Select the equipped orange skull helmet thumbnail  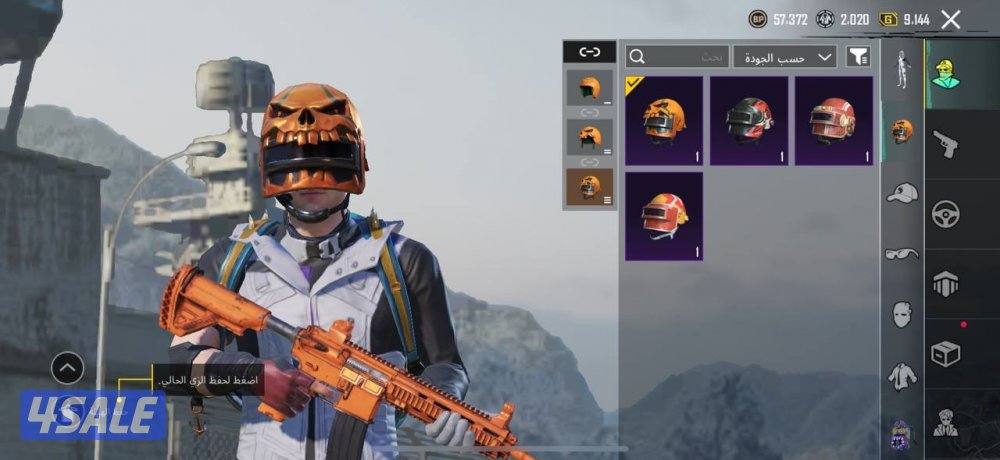point(664,121)
